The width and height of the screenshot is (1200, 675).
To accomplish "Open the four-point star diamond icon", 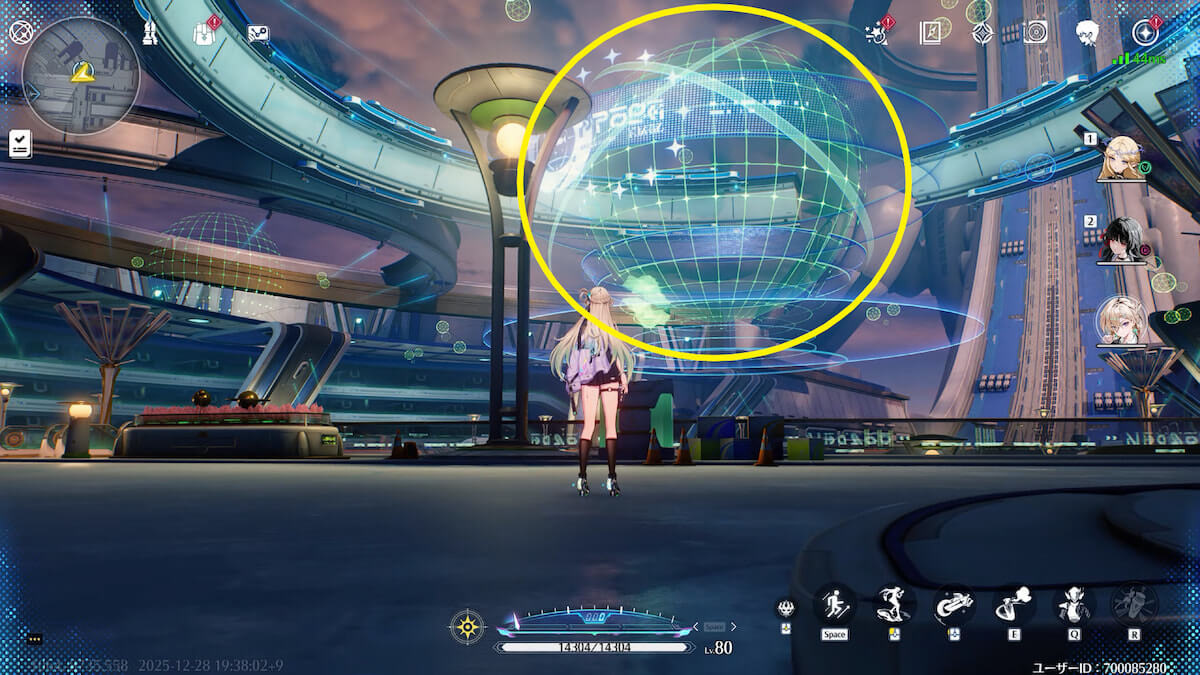I will click(982, 33).
